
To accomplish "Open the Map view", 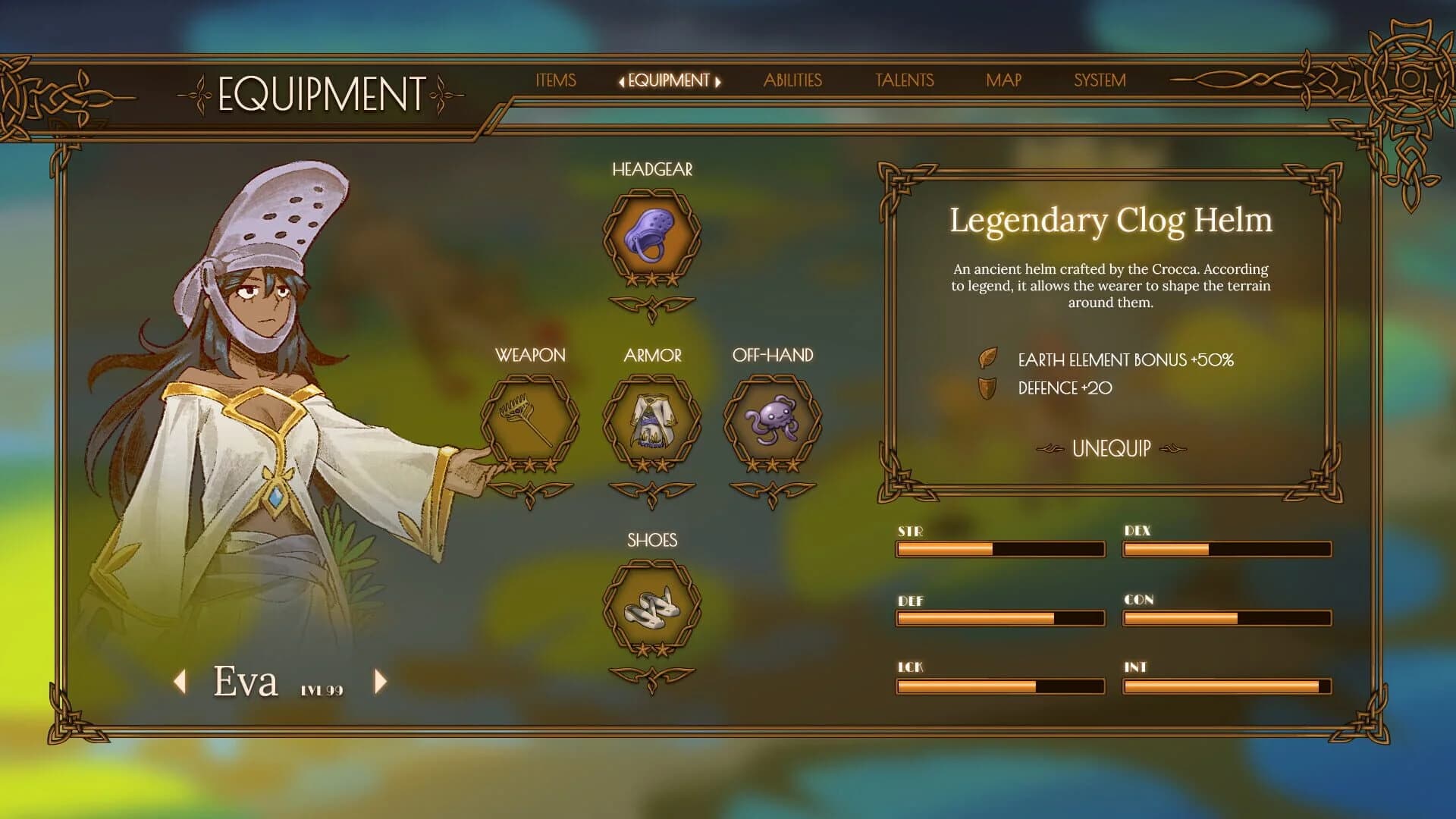I will coord(1003,80).
